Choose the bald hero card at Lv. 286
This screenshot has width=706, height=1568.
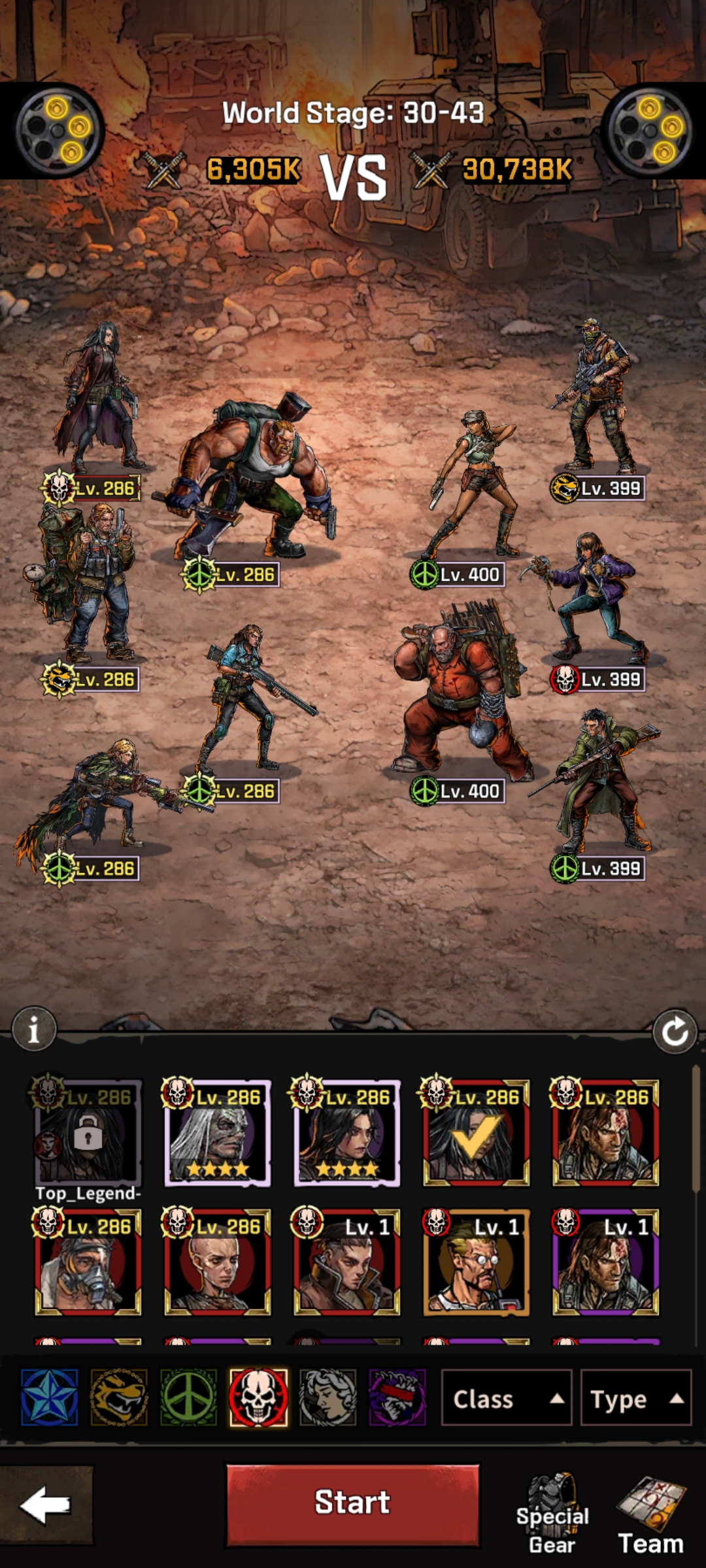coord(217,1262)
